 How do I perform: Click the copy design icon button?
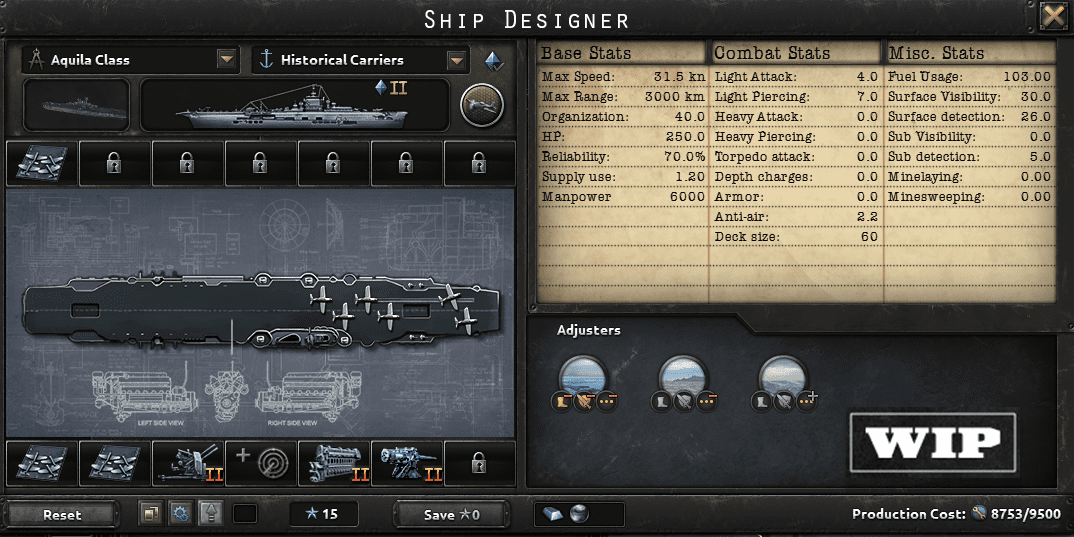click(152, 514)
